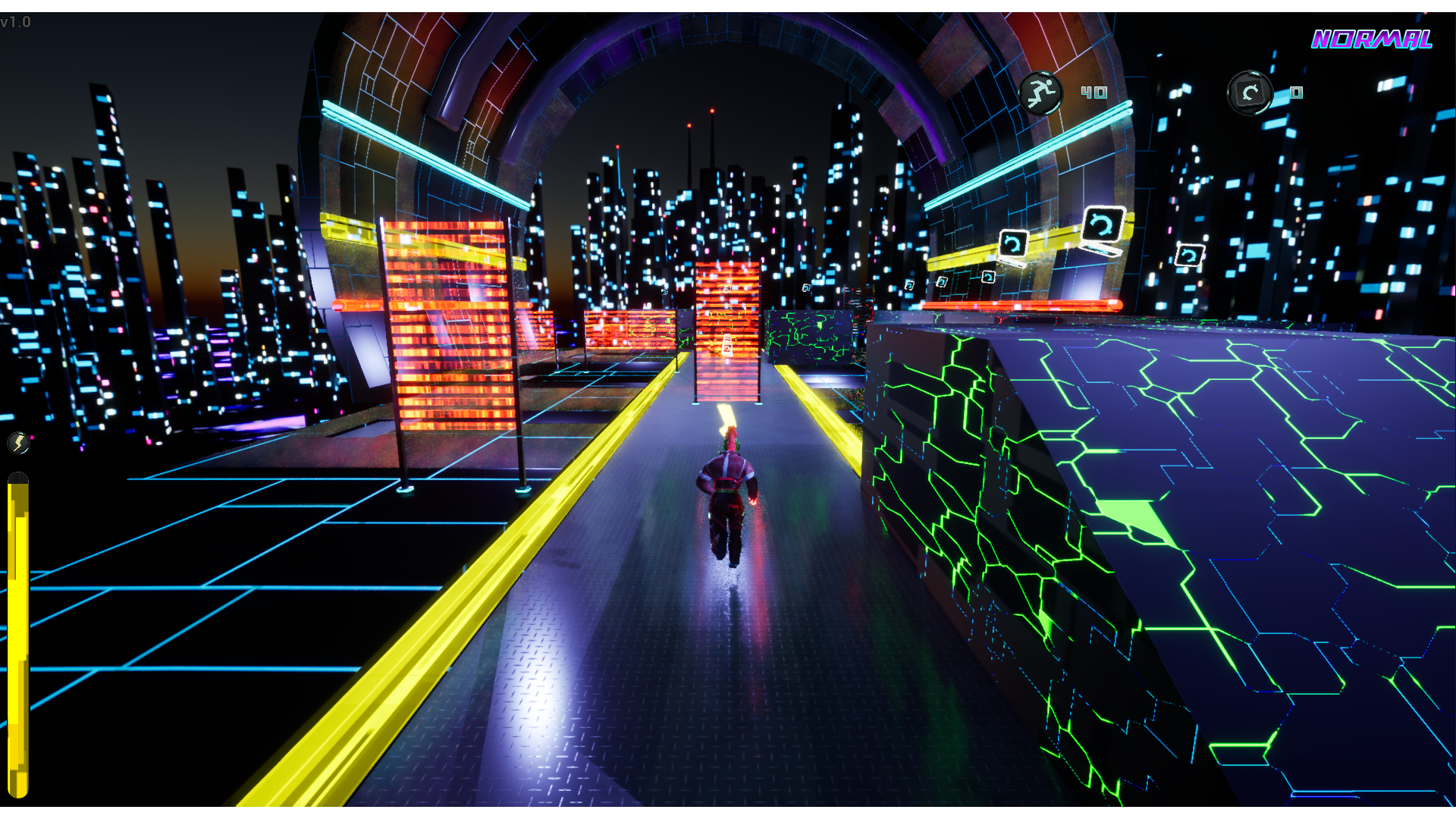
Task: Click the sprinting runner HUD icon
Action: tap(1042, 93)
